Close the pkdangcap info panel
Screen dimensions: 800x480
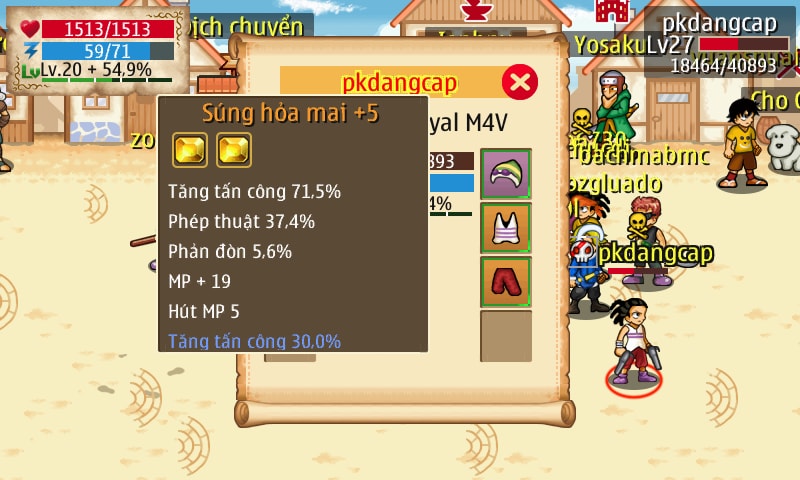519,82
